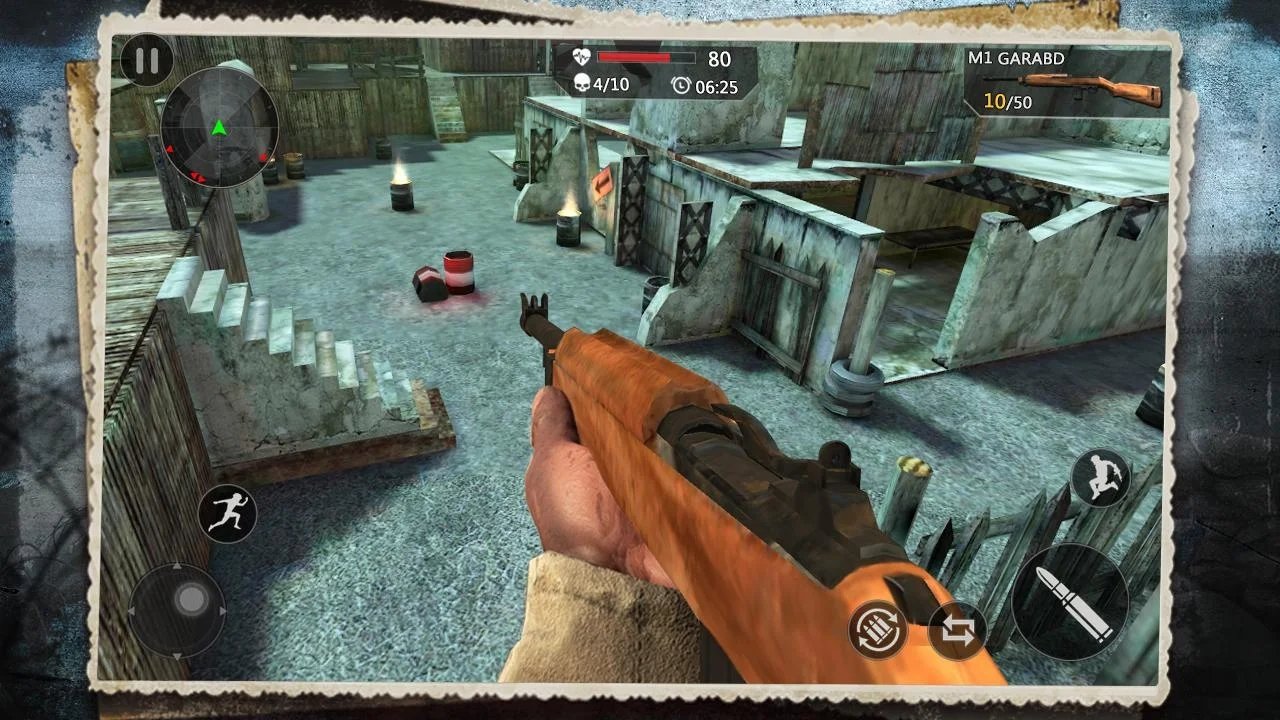
Task: Reload ammo using the magazine reload icon
Action: pos(878,630)
